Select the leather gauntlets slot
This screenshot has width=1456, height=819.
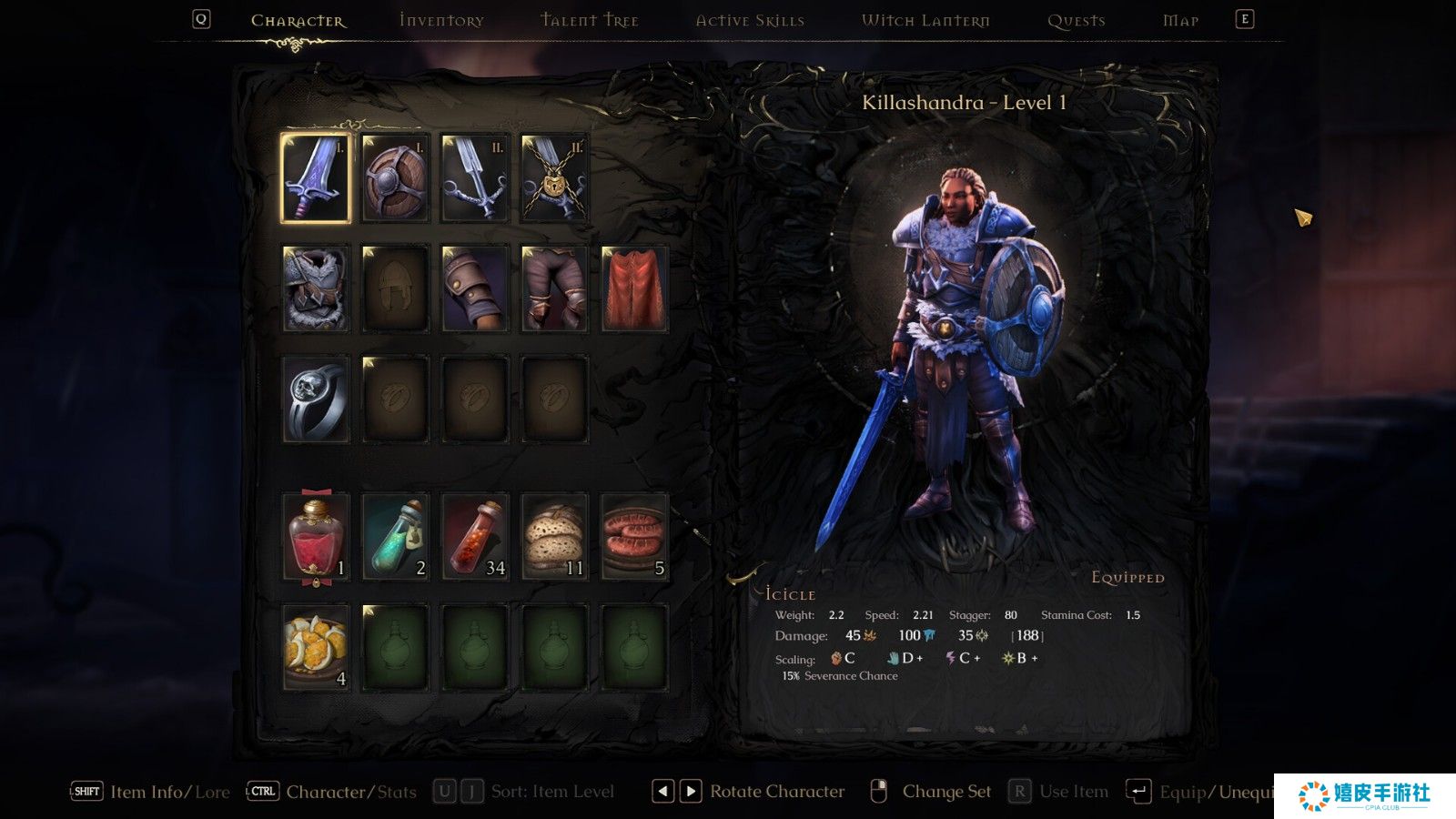point(475,288)
